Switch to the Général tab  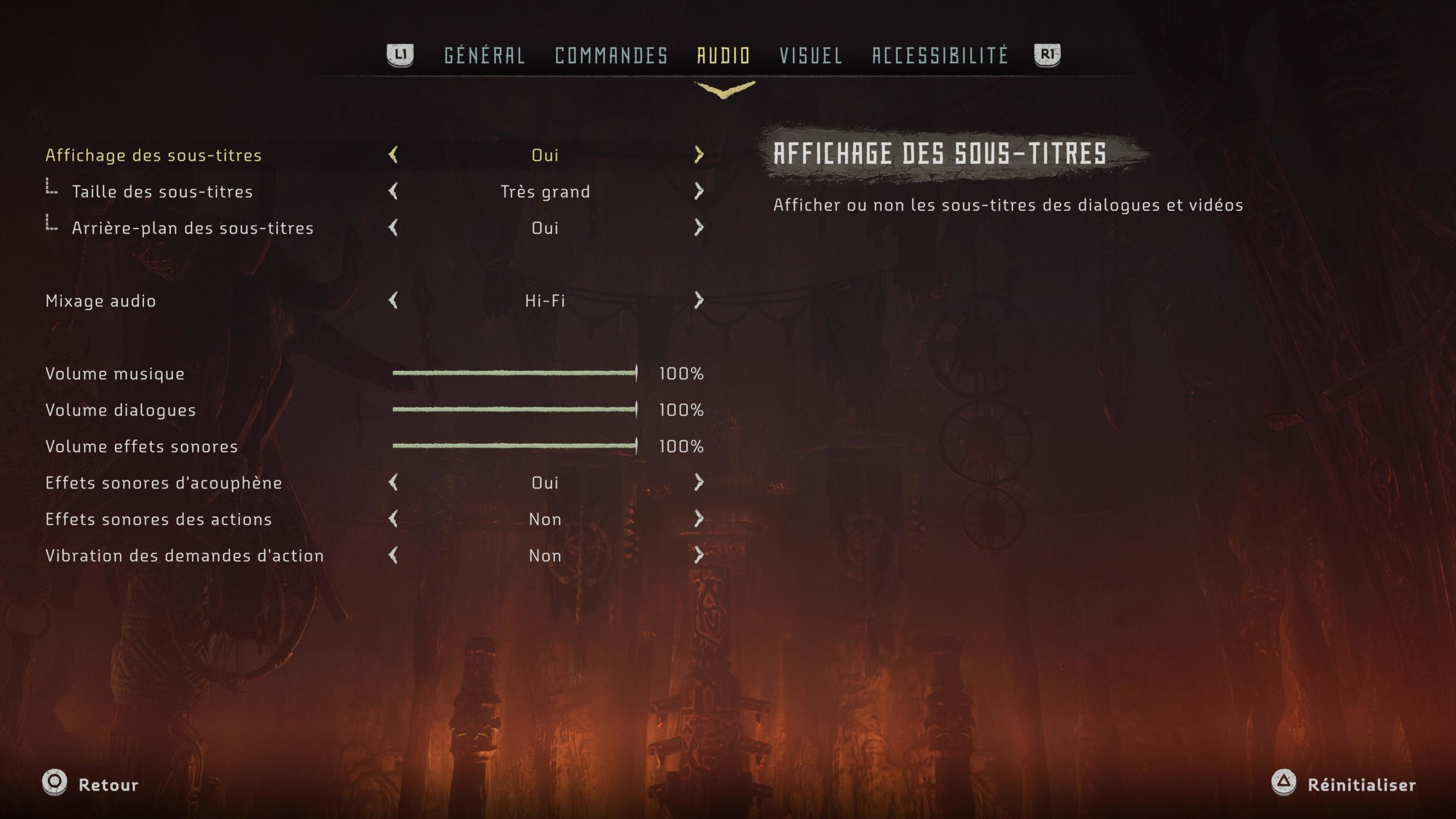(484, 56)
